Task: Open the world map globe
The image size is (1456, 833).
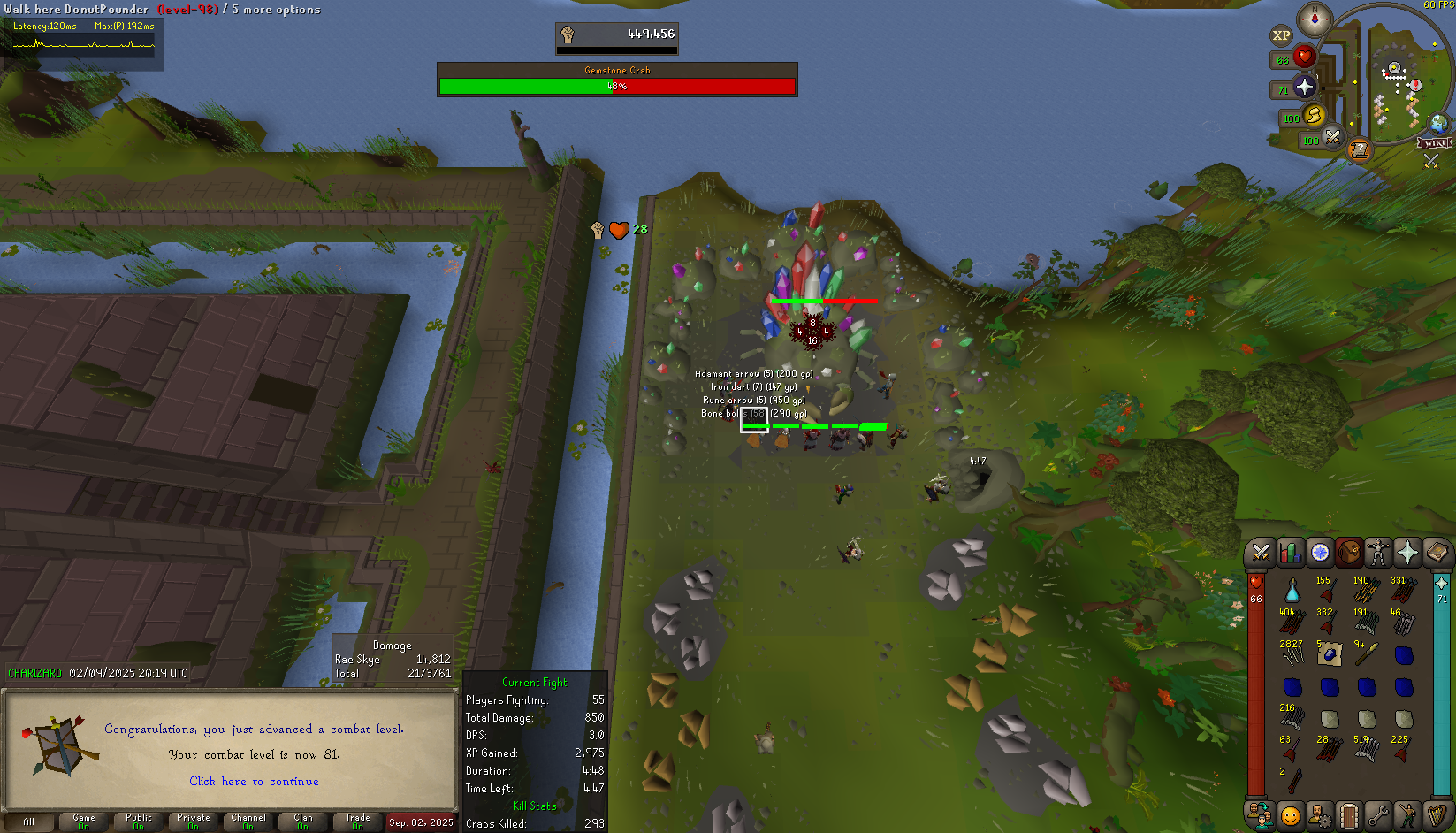Action: point(1438,123)
